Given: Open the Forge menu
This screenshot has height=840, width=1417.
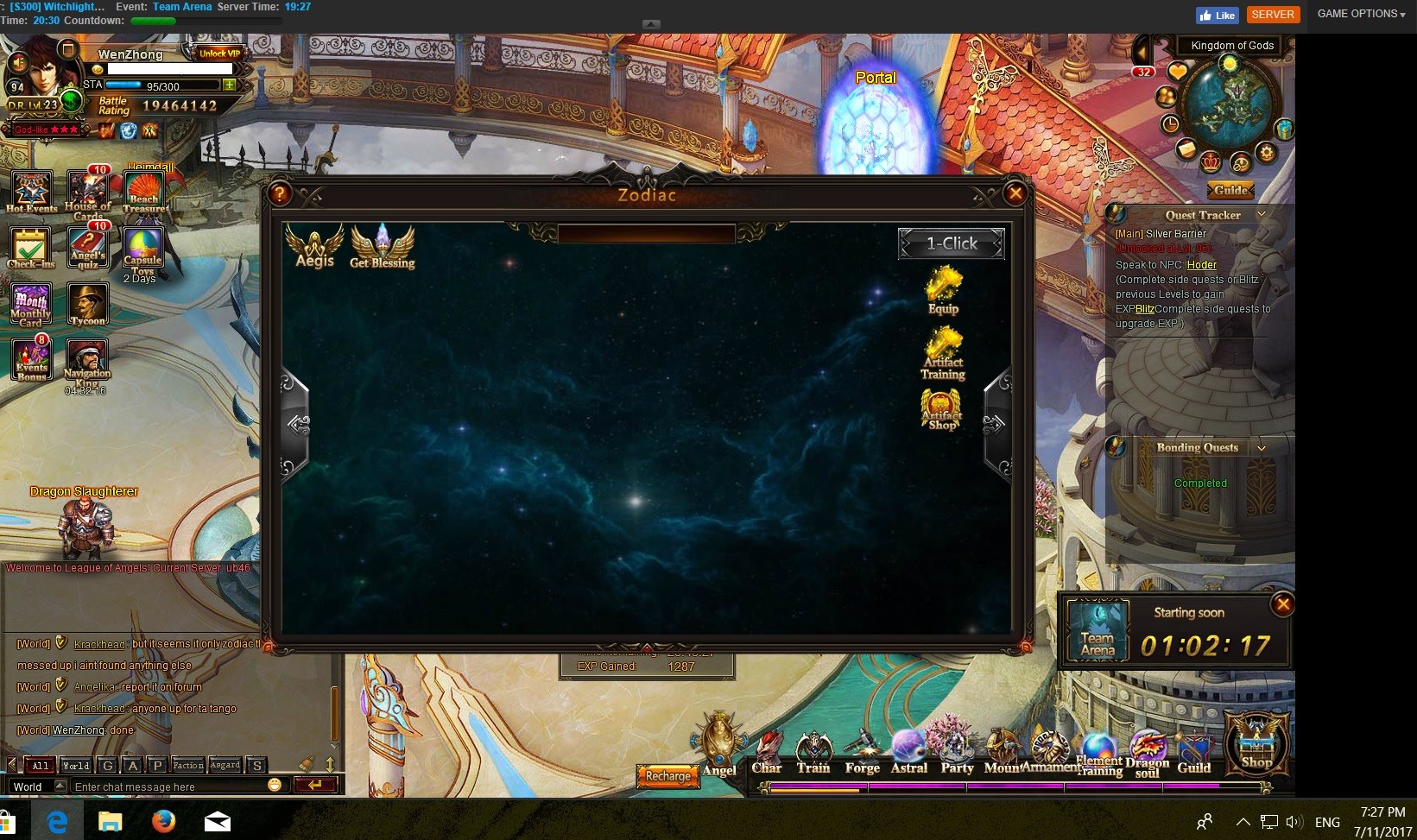Looking at the screenshot, I should (862, 753).
